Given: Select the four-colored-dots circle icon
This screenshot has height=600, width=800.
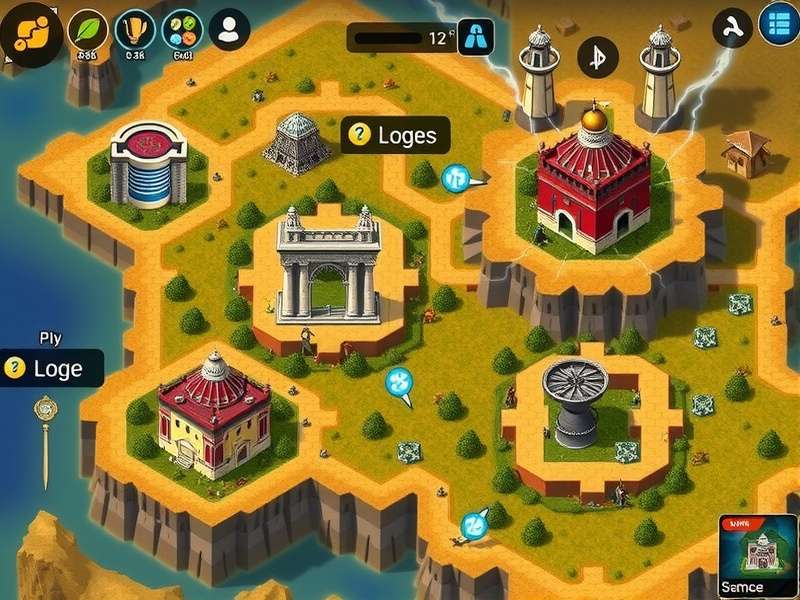Looking at the screenshot, I should [x=182, y=29].
